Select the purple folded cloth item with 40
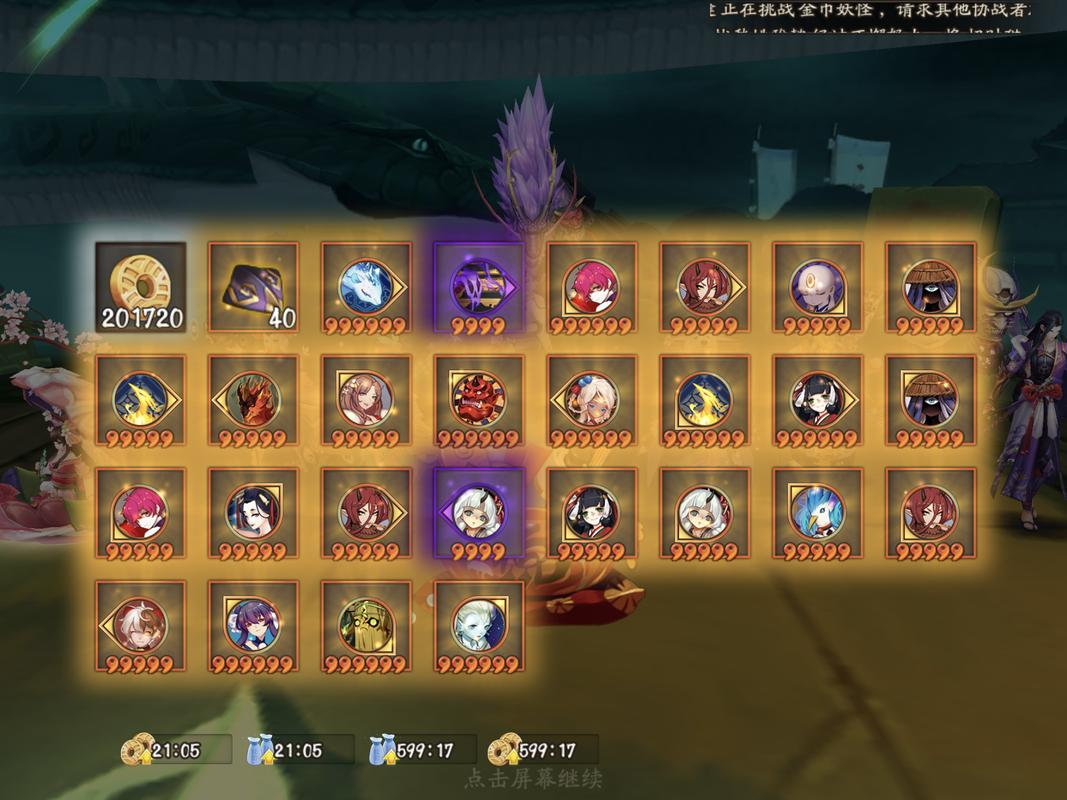Image resolution: width=1067 pixels, height=800 pixels. [253, 287]
